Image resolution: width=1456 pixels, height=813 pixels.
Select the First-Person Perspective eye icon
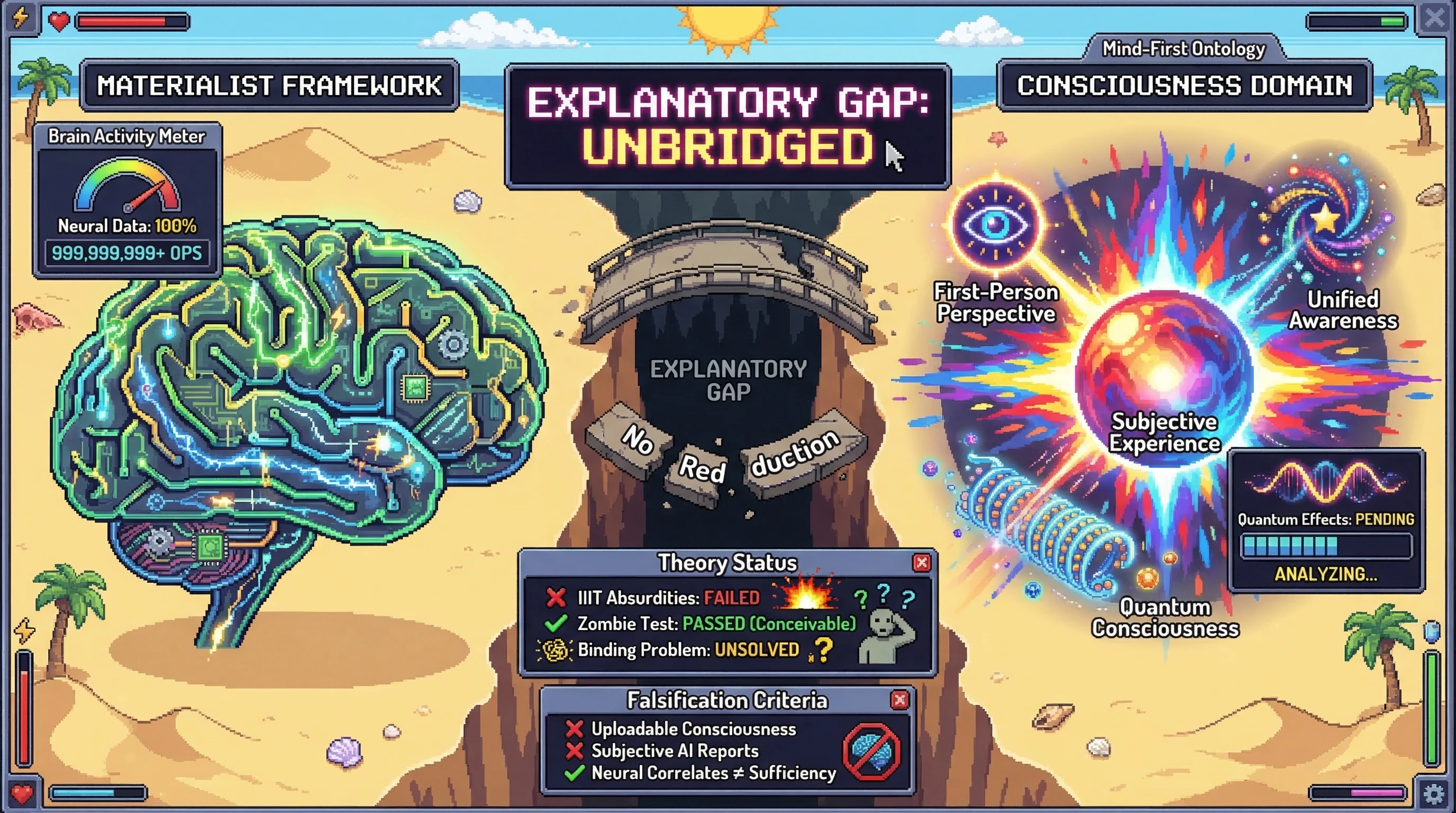tap(995, 224)
